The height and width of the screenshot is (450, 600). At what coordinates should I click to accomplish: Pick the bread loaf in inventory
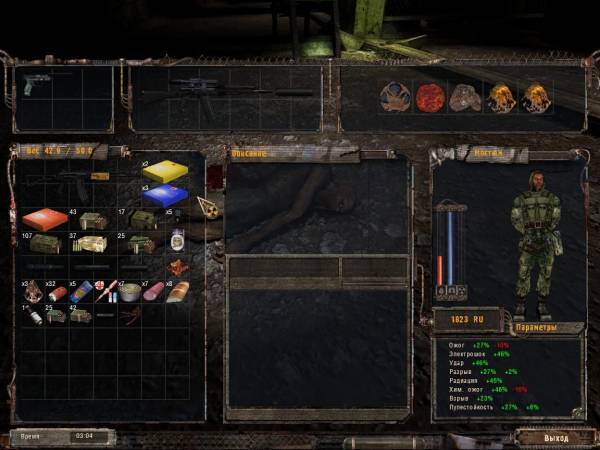178,292
